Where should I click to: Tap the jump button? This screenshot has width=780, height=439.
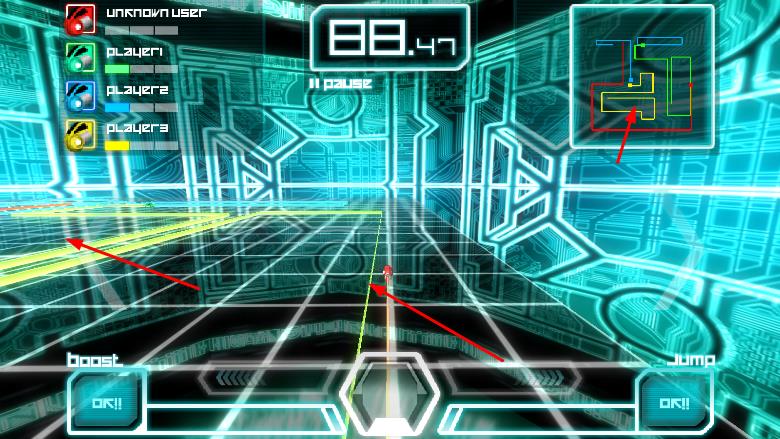[x=674, y=404]
